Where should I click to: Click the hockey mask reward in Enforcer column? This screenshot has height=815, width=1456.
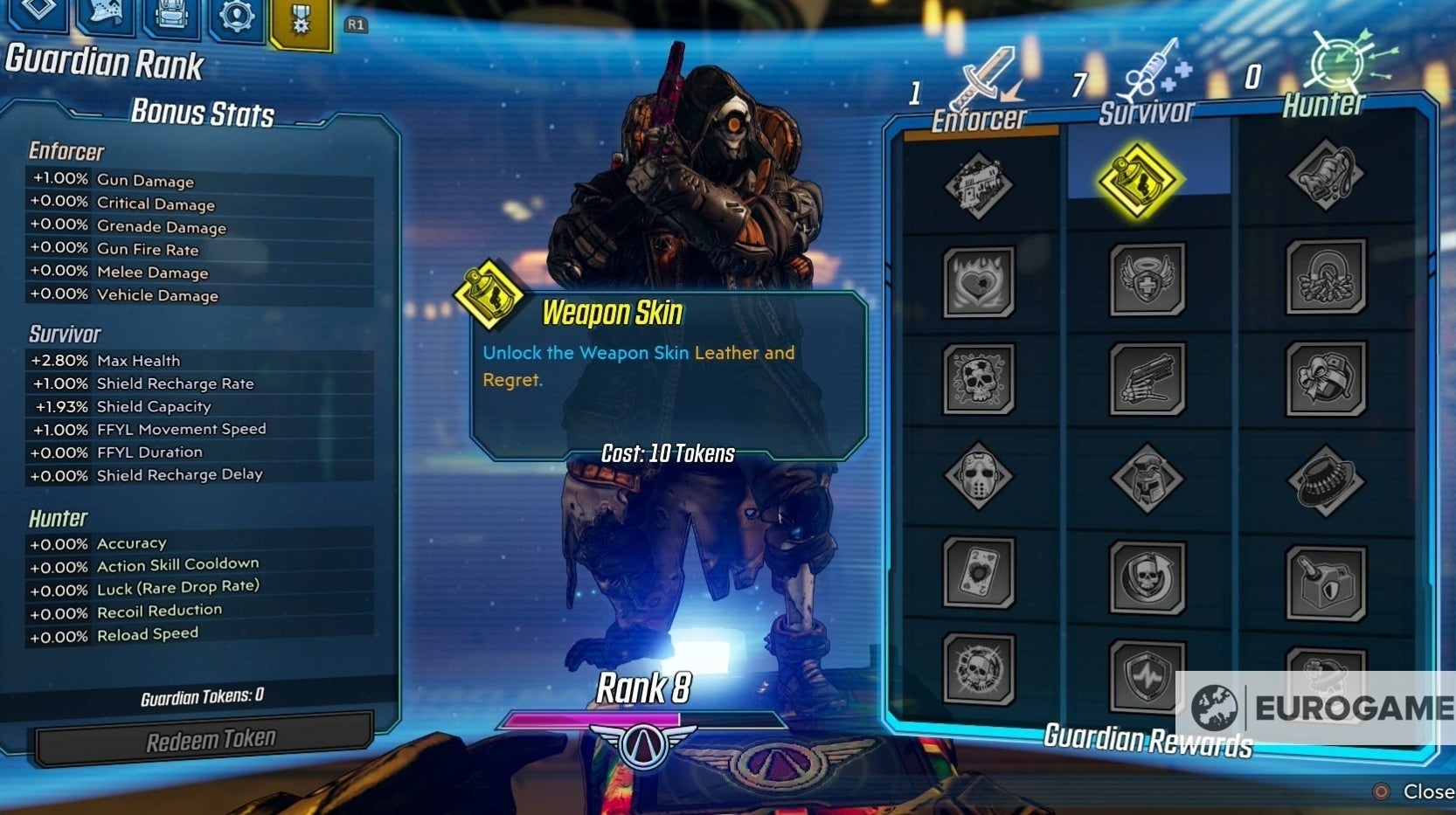pos(979,476)
